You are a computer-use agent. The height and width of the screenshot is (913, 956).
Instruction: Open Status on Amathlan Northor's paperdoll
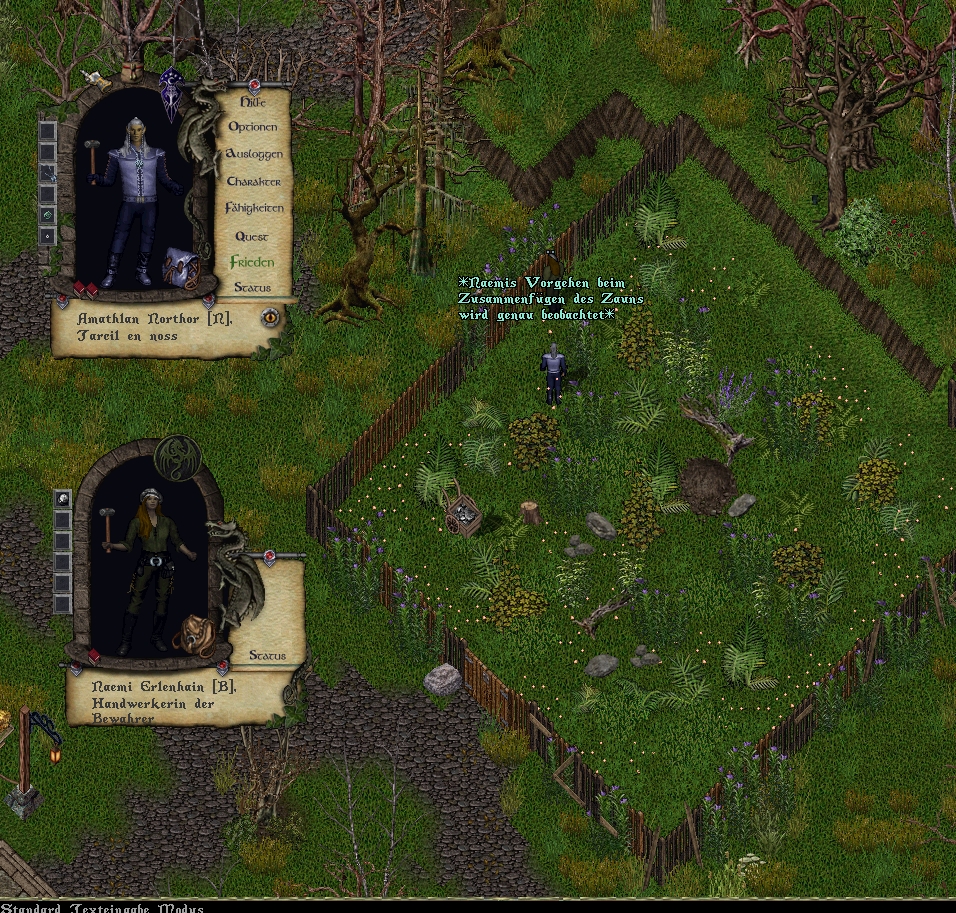click(x=253, y=288)
